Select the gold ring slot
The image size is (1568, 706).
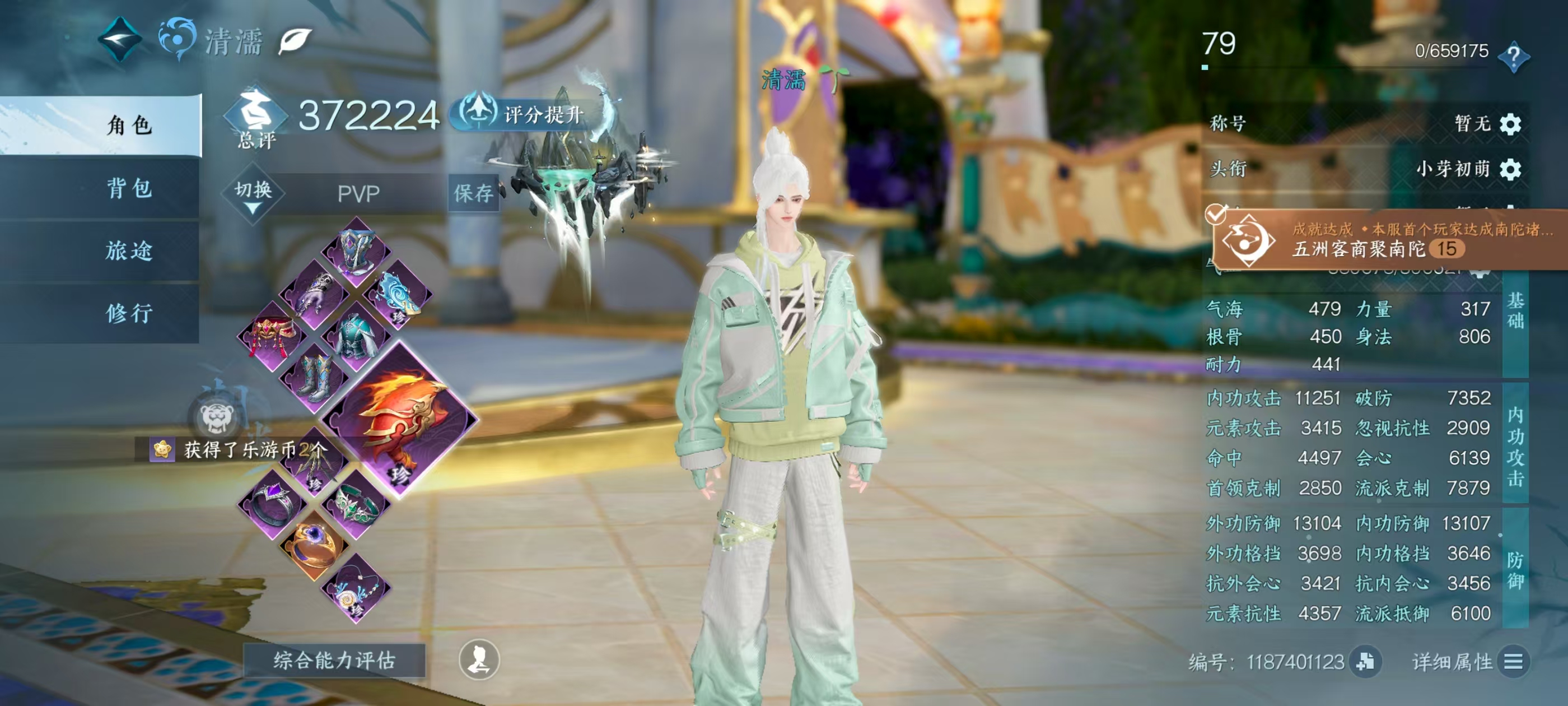[314, 544]
